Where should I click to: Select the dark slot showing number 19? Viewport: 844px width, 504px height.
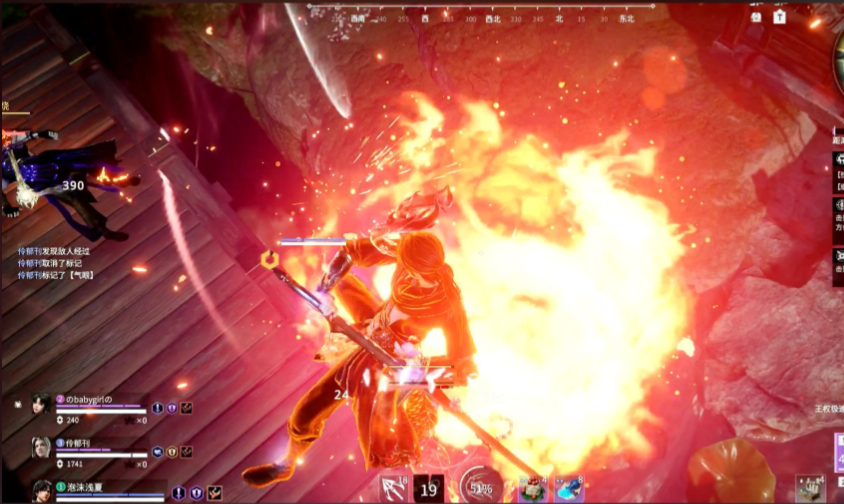(429, 489)
